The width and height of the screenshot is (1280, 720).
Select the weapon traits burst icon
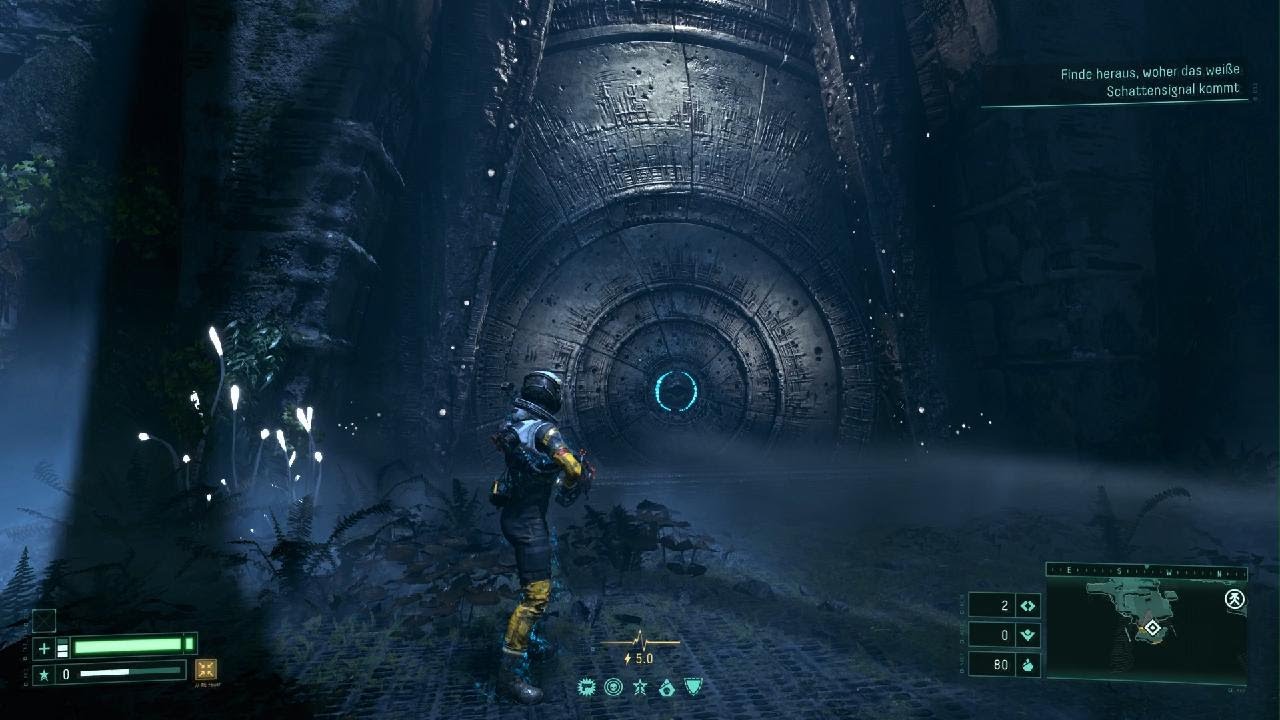click(588, 687)
